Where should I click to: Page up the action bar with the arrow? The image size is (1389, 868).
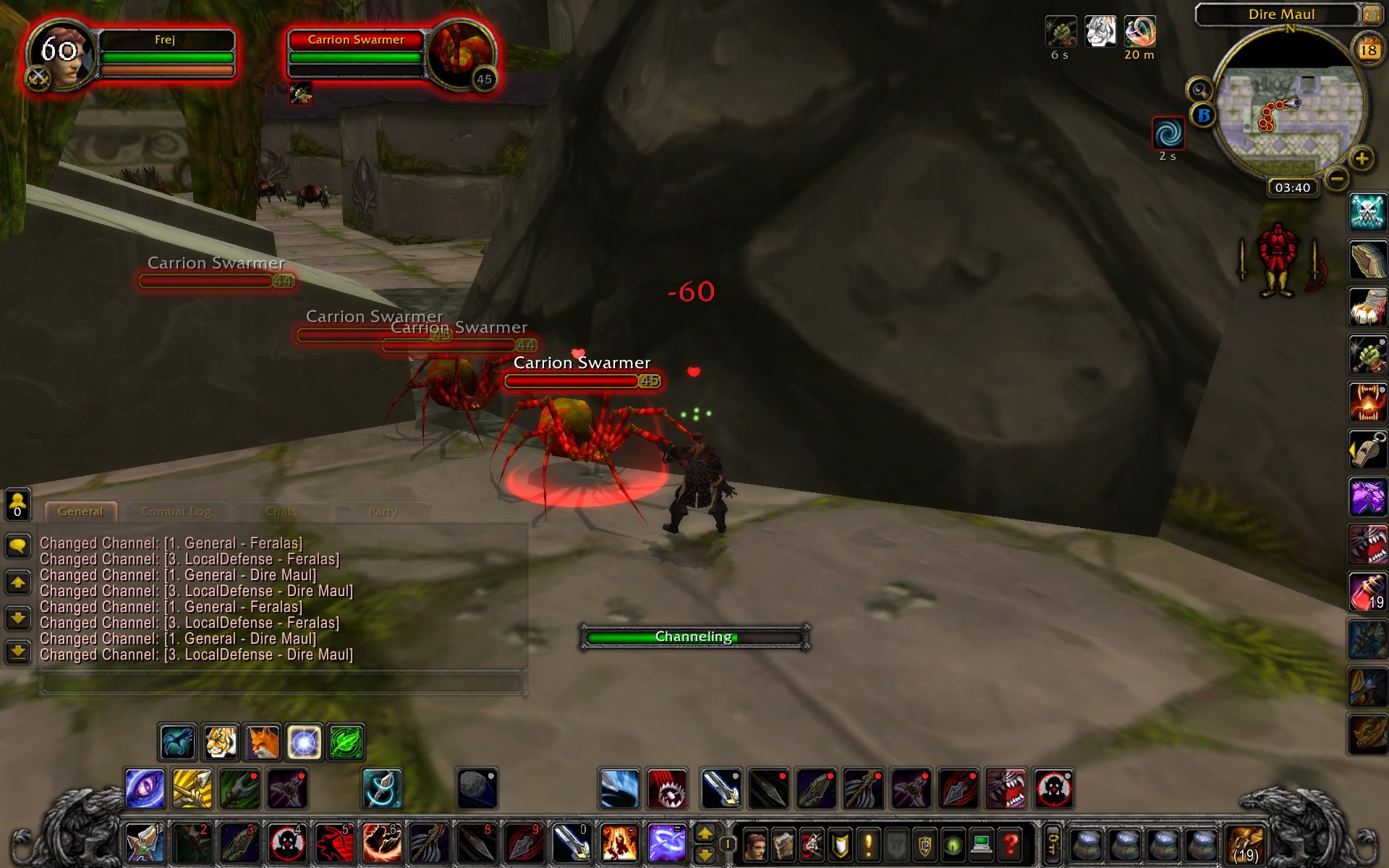coord(705,833)
